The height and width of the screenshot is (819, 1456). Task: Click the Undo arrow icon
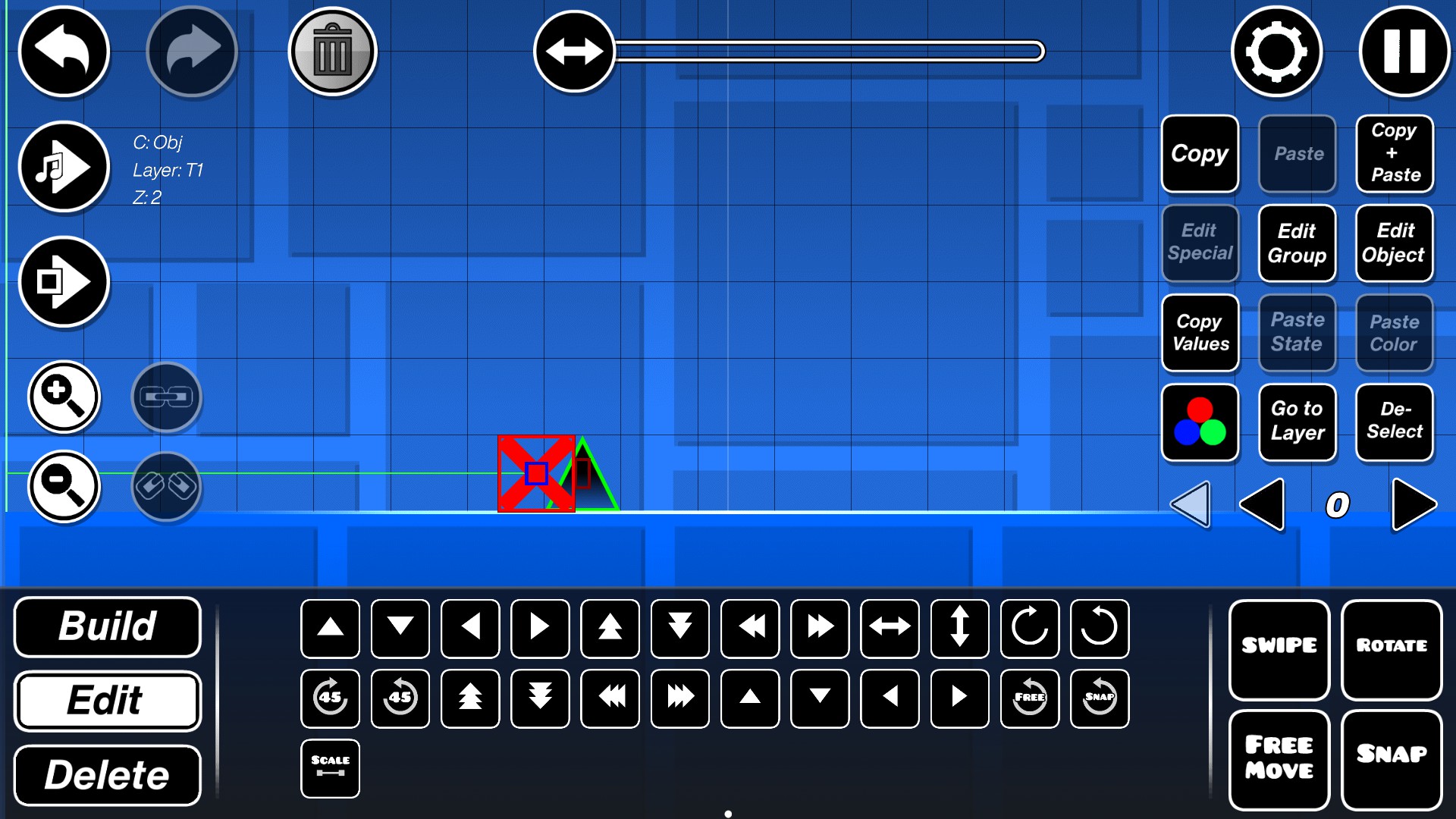(64, 51)
